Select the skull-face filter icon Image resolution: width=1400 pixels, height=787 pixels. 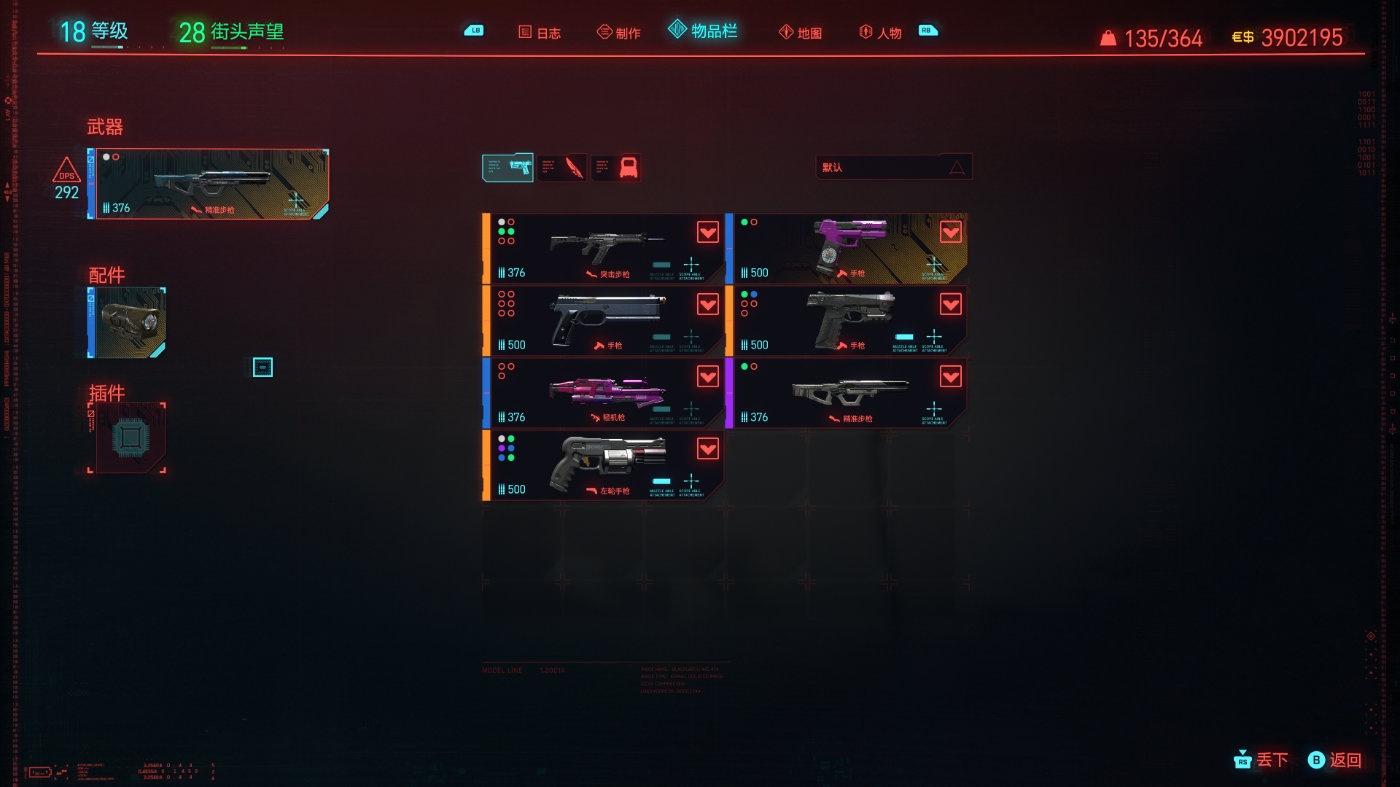[x=616, y=167]
